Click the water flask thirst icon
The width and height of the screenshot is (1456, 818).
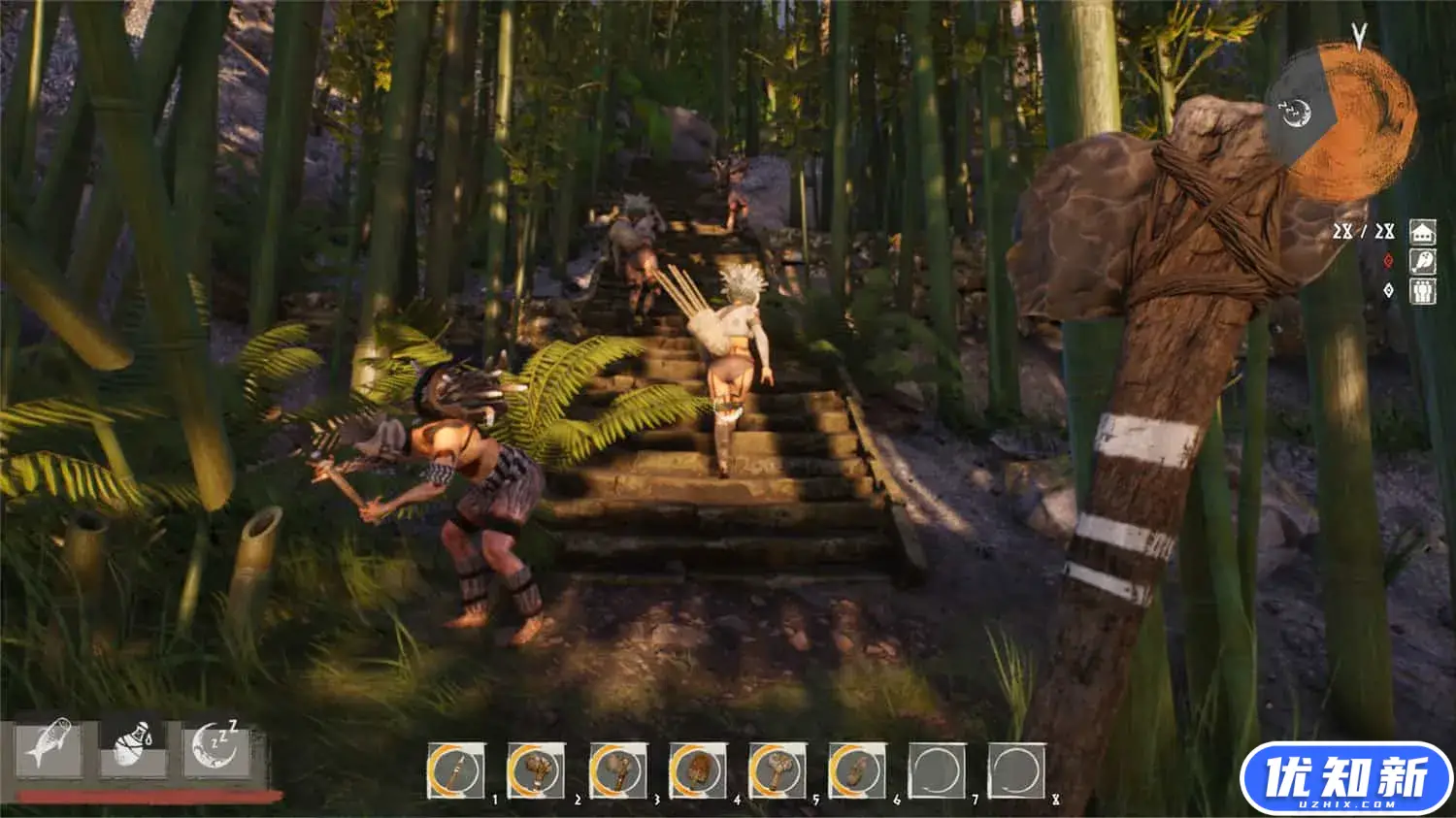click(x=133, y=746)
